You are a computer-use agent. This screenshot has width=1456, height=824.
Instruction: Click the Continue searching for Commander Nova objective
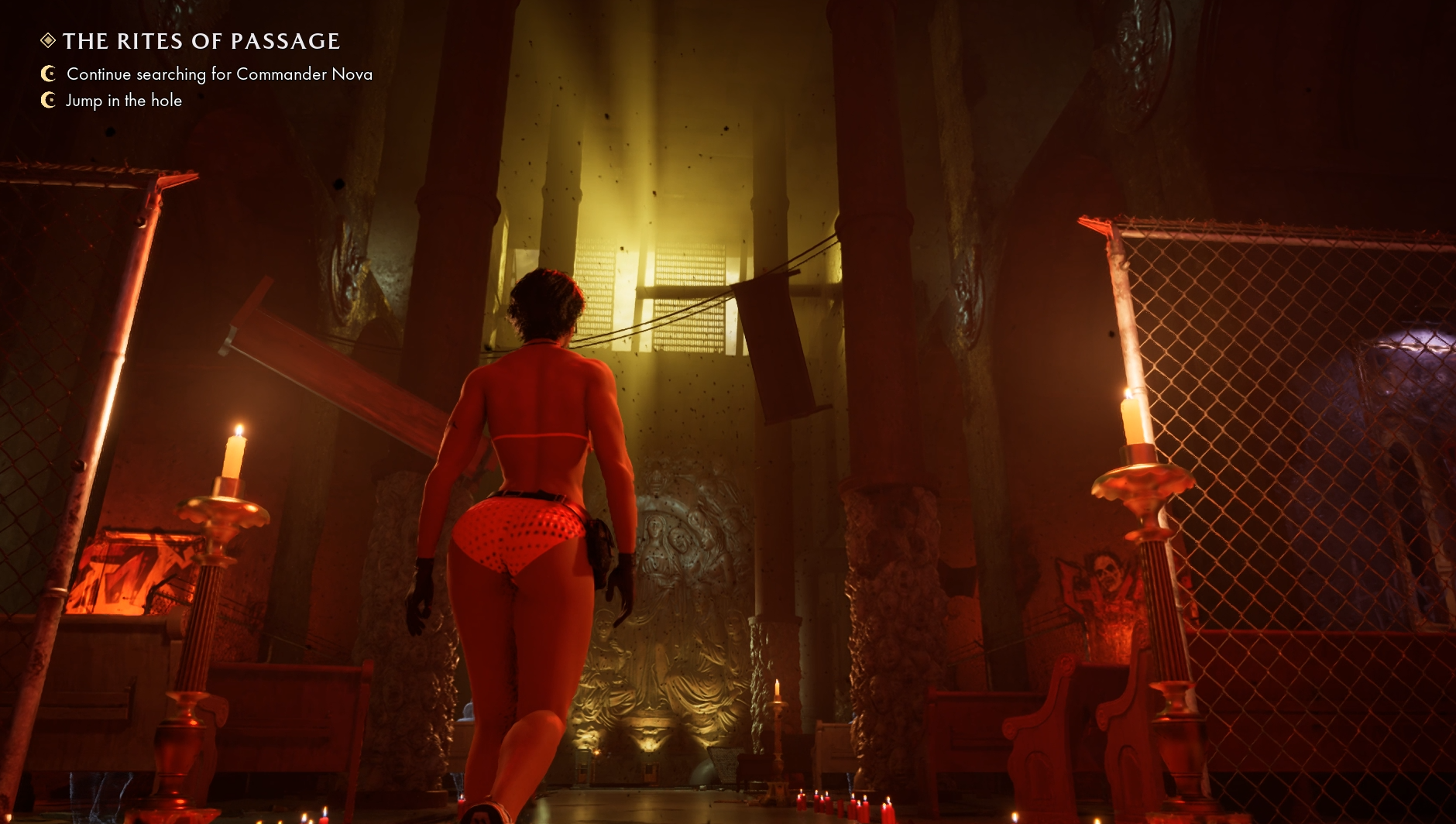pyautogui.click(x=219, y=74)
